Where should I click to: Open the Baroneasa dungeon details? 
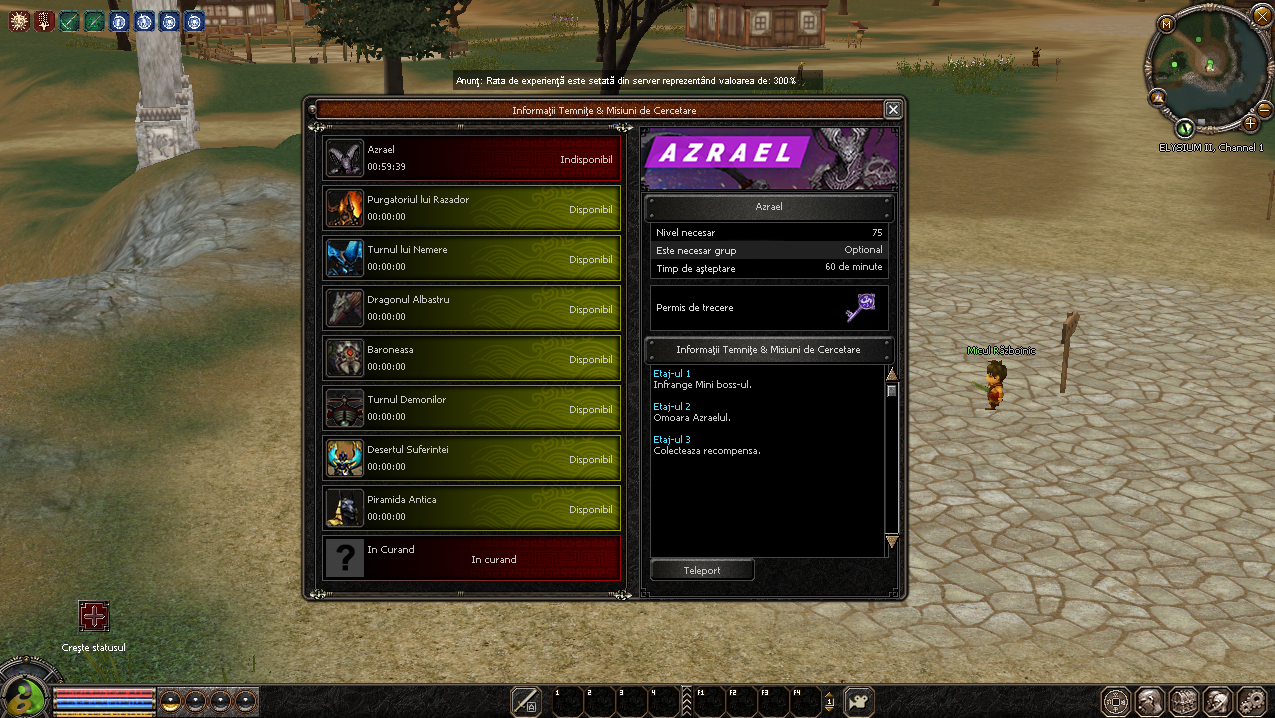point(471,360)
